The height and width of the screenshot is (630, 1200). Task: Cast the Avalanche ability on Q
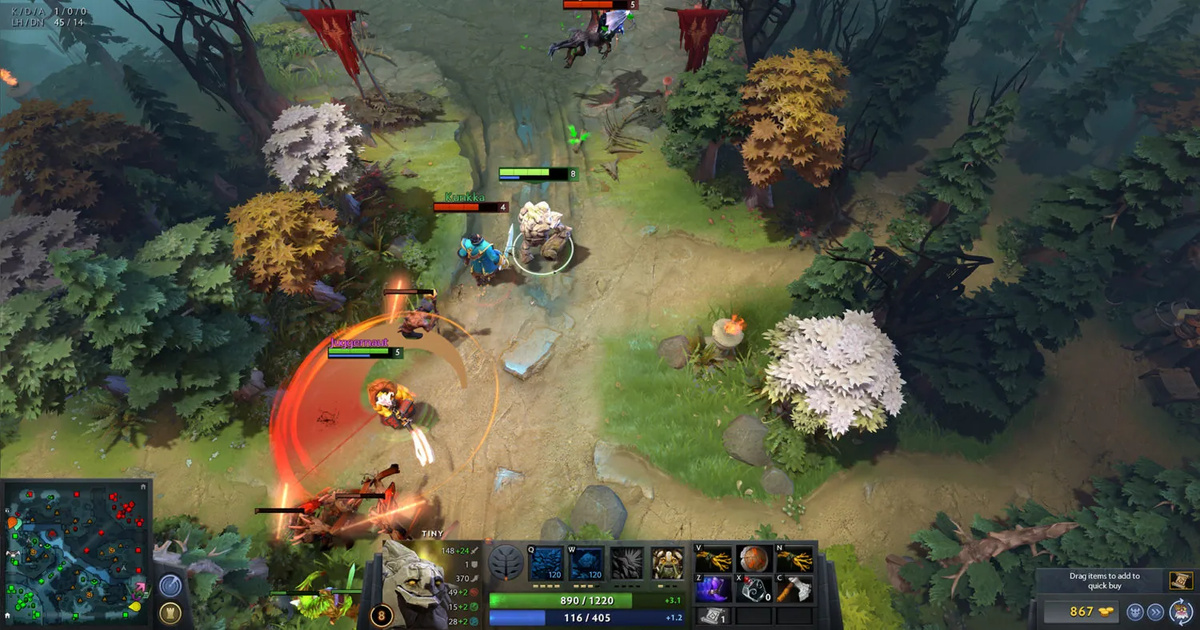click(546, 563)
